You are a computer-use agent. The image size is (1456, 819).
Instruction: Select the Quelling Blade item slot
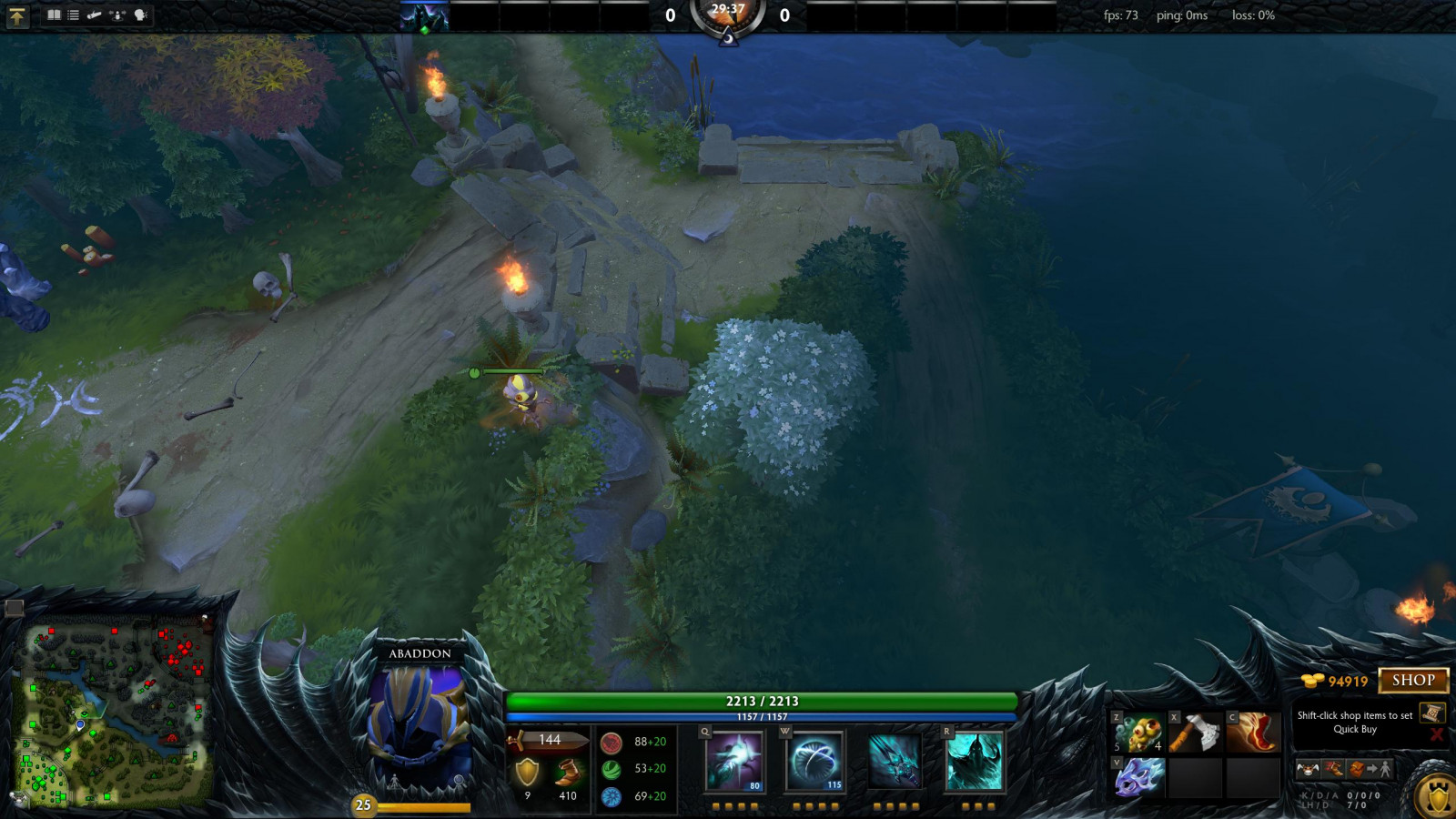(1196, 733)
